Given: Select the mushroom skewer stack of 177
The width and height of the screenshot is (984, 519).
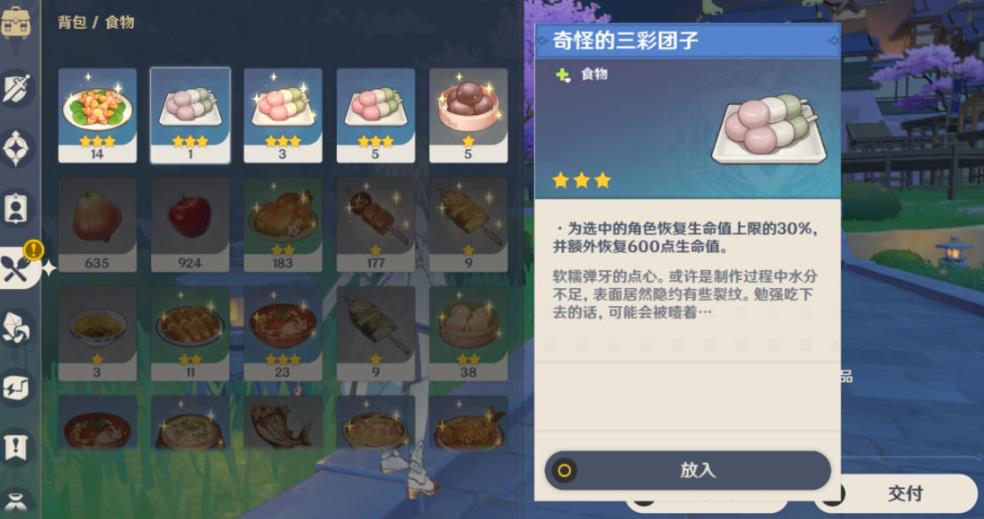Looking at the screenshot, I should (375, 224).
